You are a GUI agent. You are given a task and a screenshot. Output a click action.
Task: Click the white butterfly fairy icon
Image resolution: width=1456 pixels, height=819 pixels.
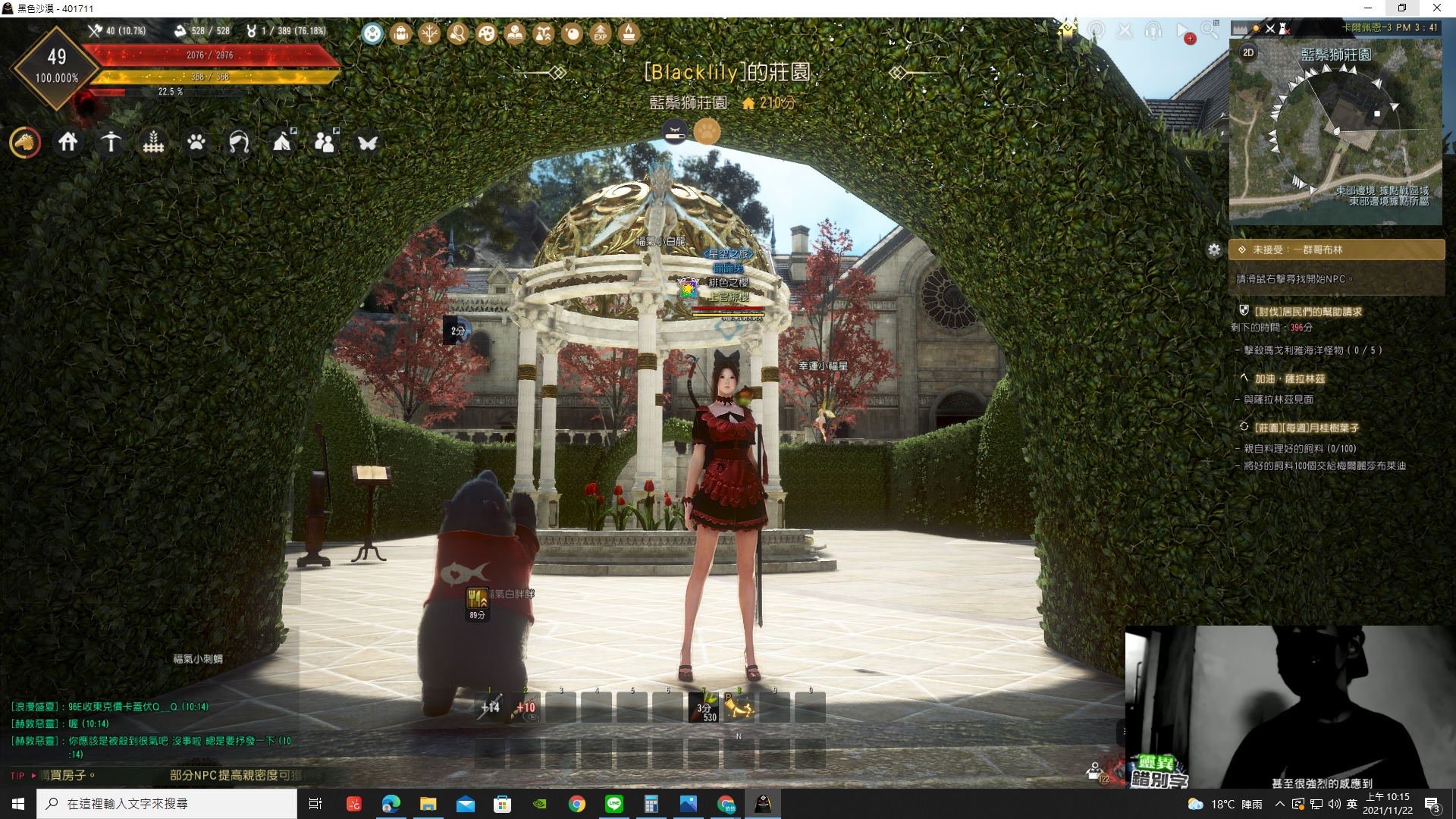[x=368, y=143]
